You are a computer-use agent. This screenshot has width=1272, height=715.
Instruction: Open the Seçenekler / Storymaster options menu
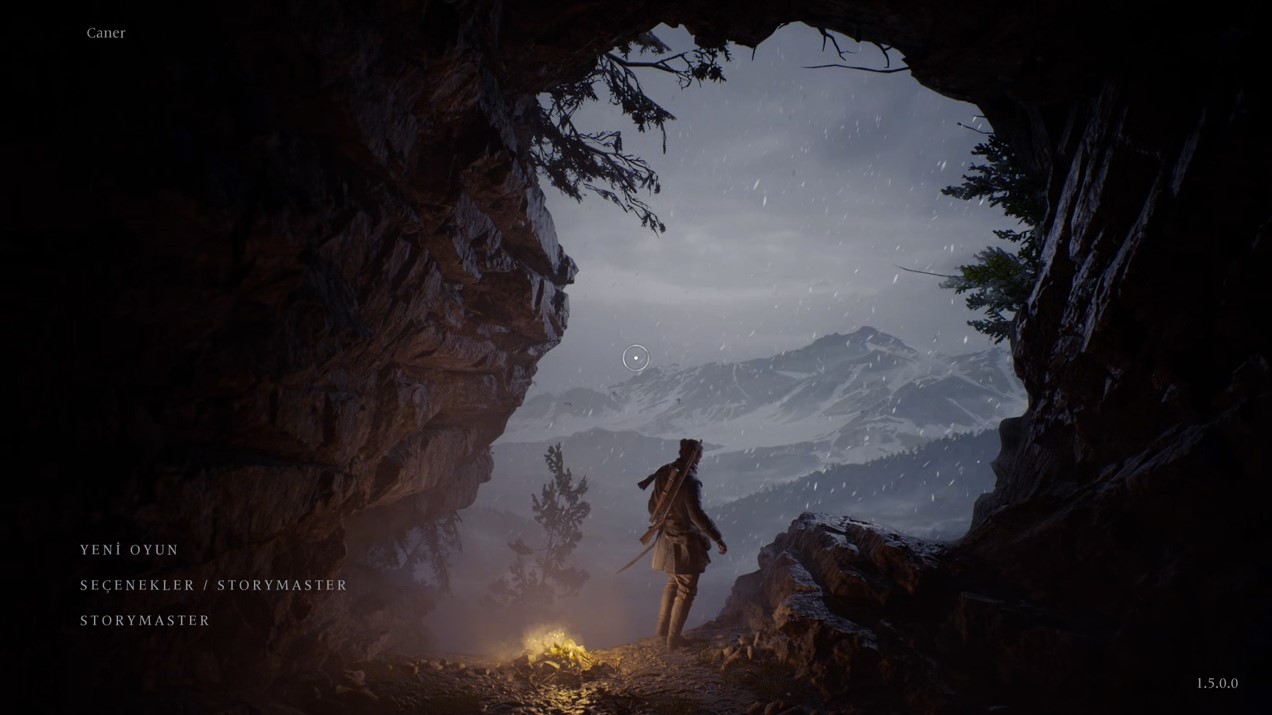(213, 585)
